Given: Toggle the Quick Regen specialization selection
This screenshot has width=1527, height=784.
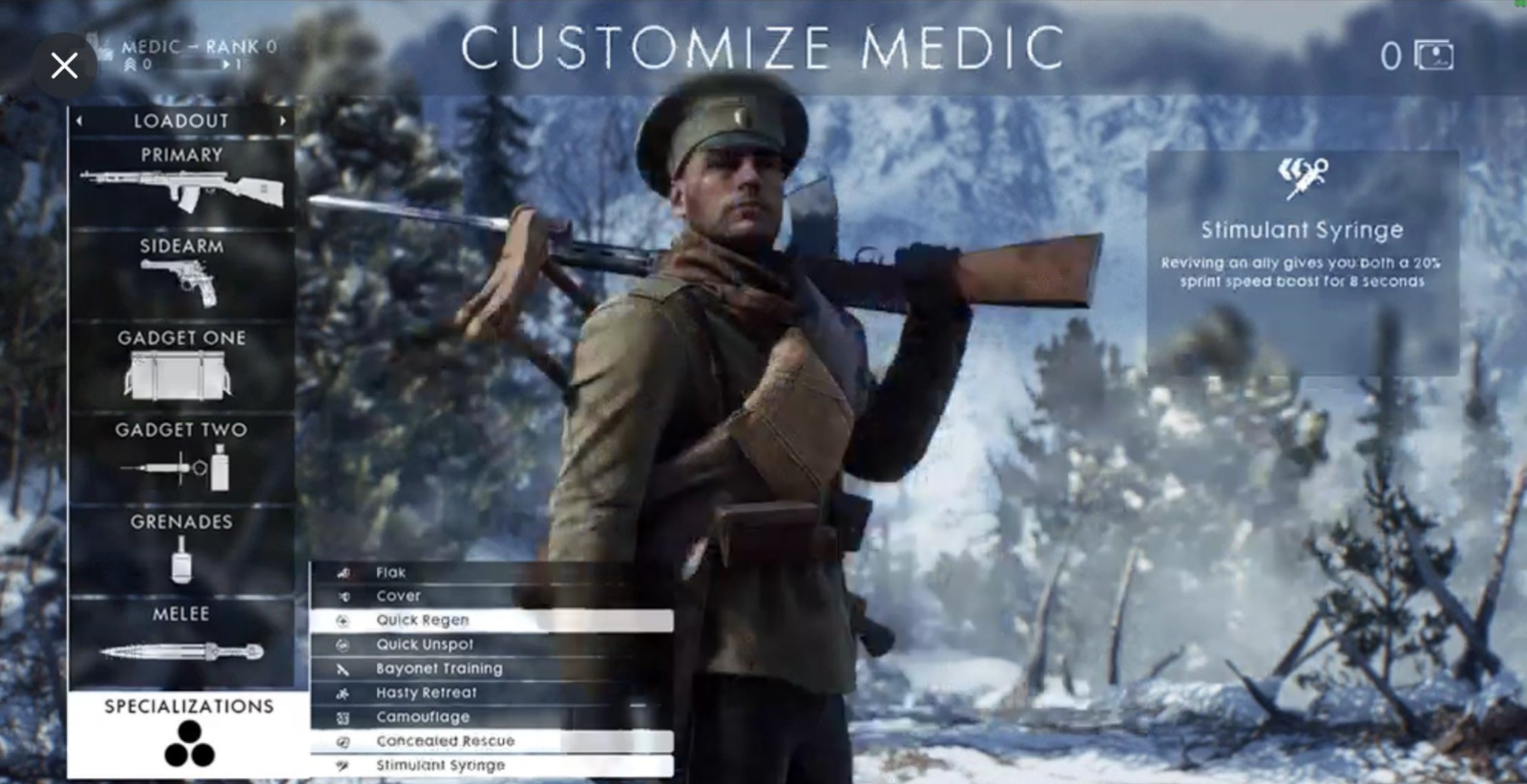Looking at the screenshot, I should (x=425, y=619).
